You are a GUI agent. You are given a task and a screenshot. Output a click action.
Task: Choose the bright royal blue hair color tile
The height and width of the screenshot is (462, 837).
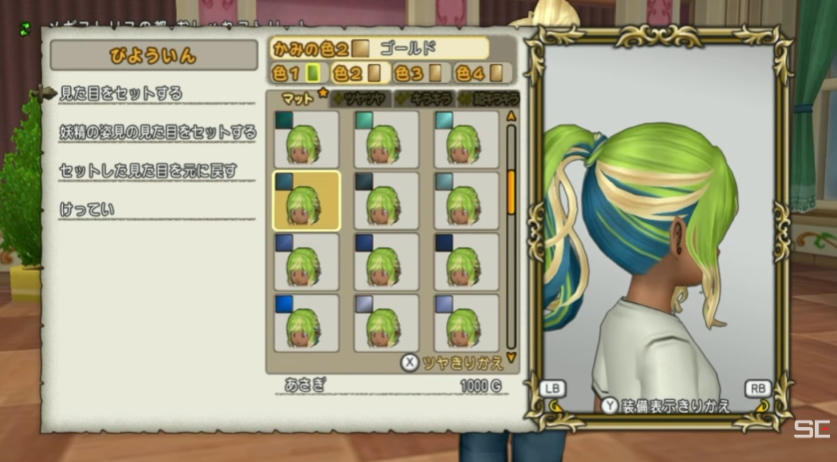pos(306,323)
